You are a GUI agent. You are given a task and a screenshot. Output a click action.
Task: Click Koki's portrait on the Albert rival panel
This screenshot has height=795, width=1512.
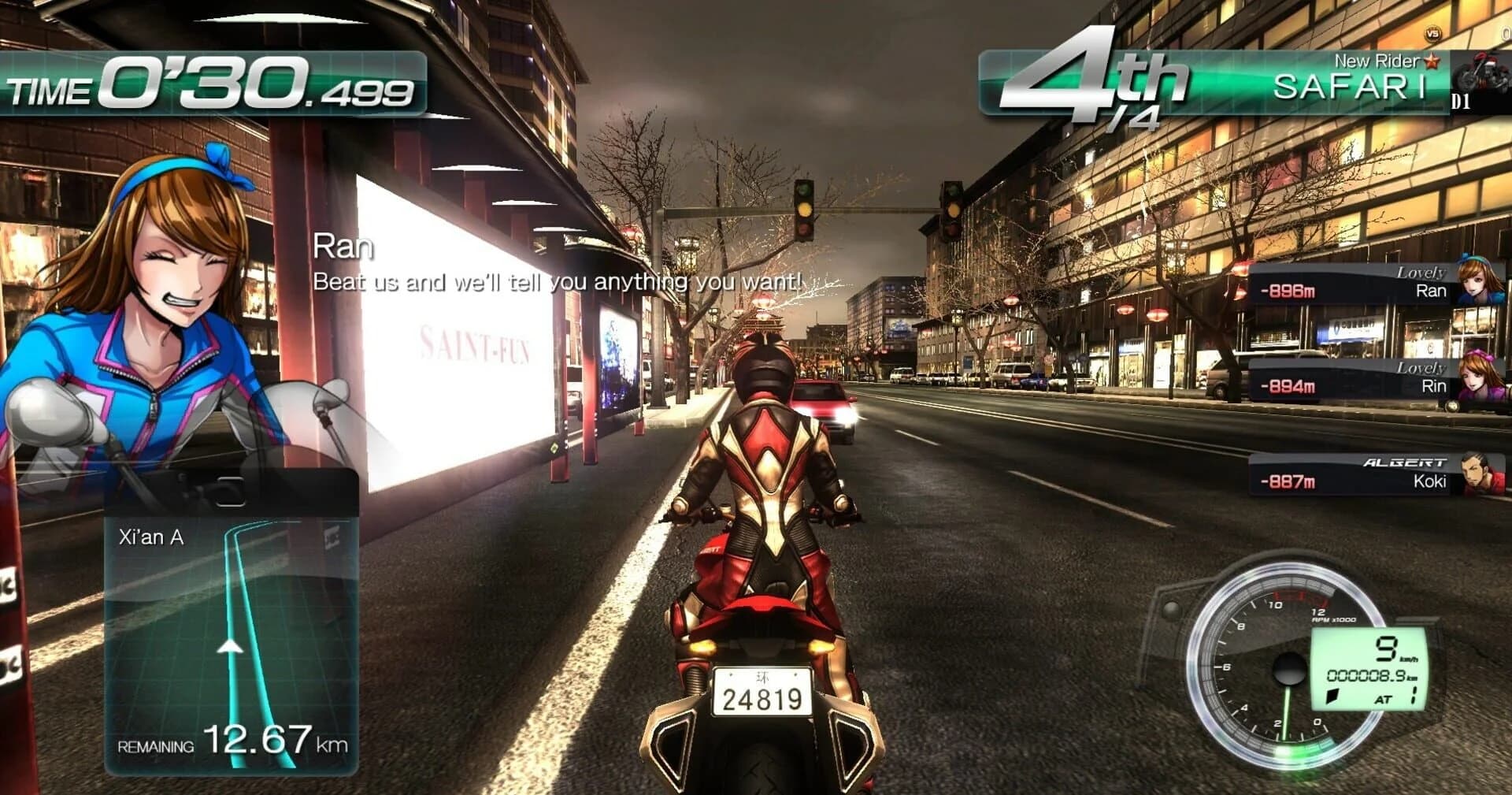point(1484,475)
